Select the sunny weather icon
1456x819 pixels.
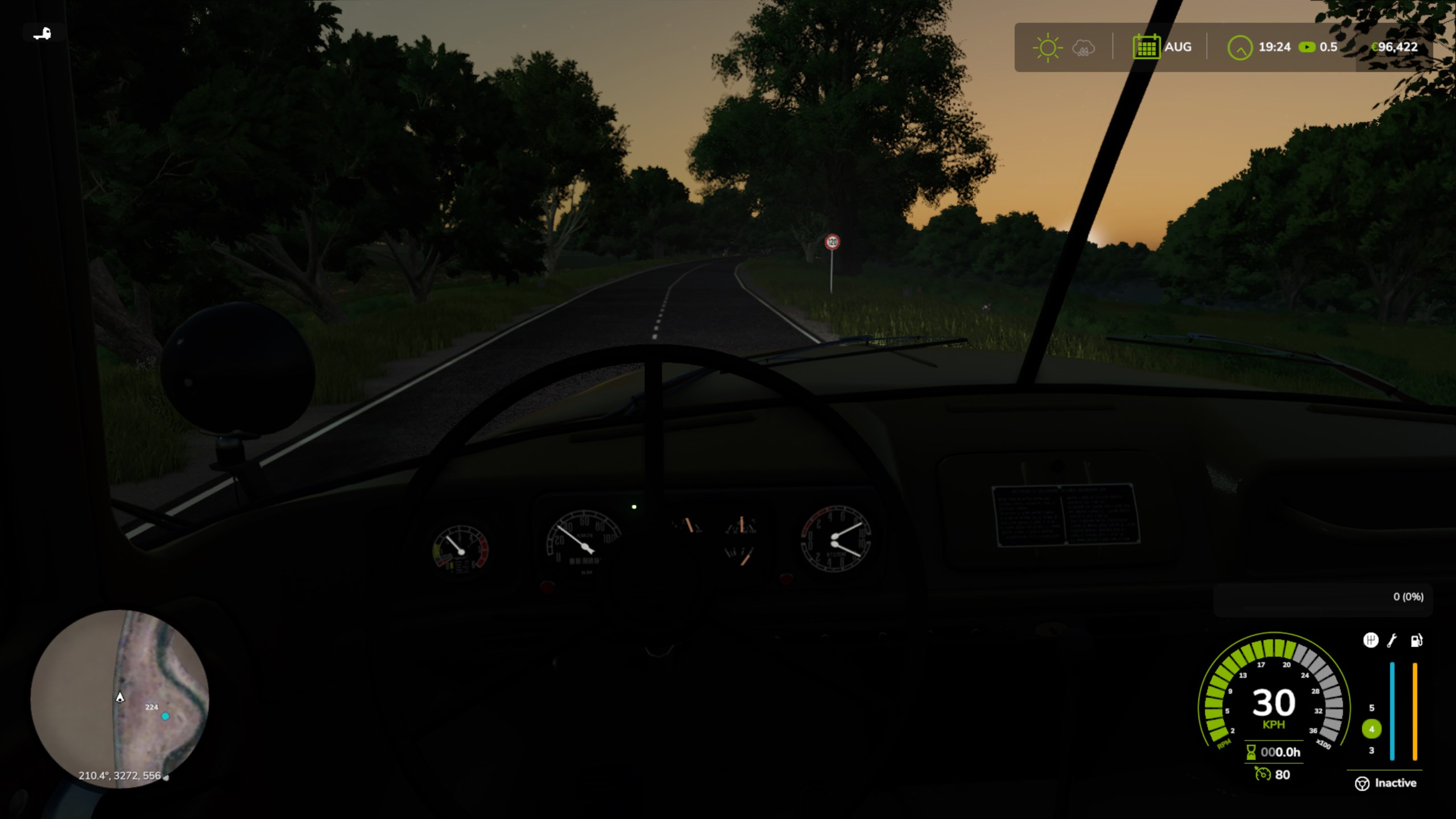coord(1047,48)
